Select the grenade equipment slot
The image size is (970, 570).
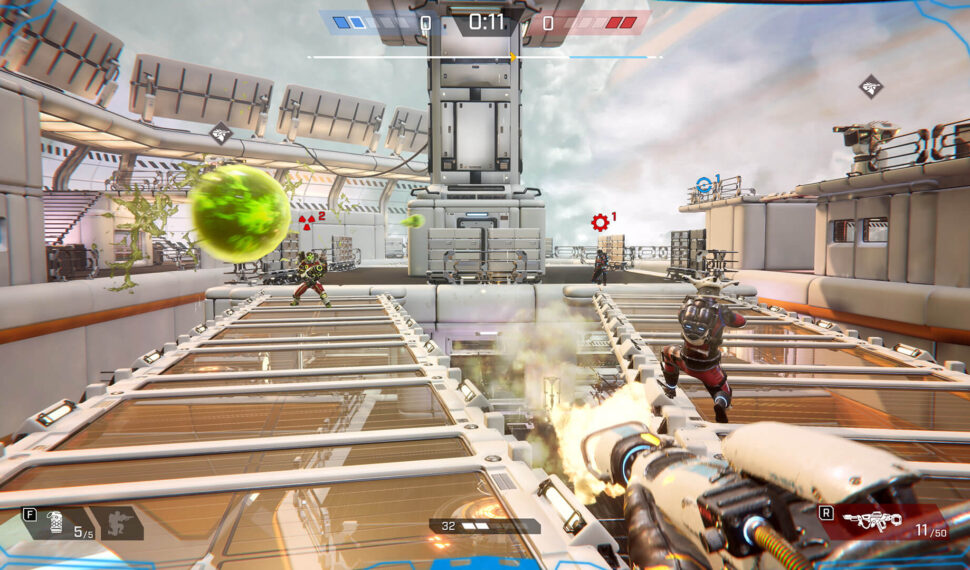[58, 522]
